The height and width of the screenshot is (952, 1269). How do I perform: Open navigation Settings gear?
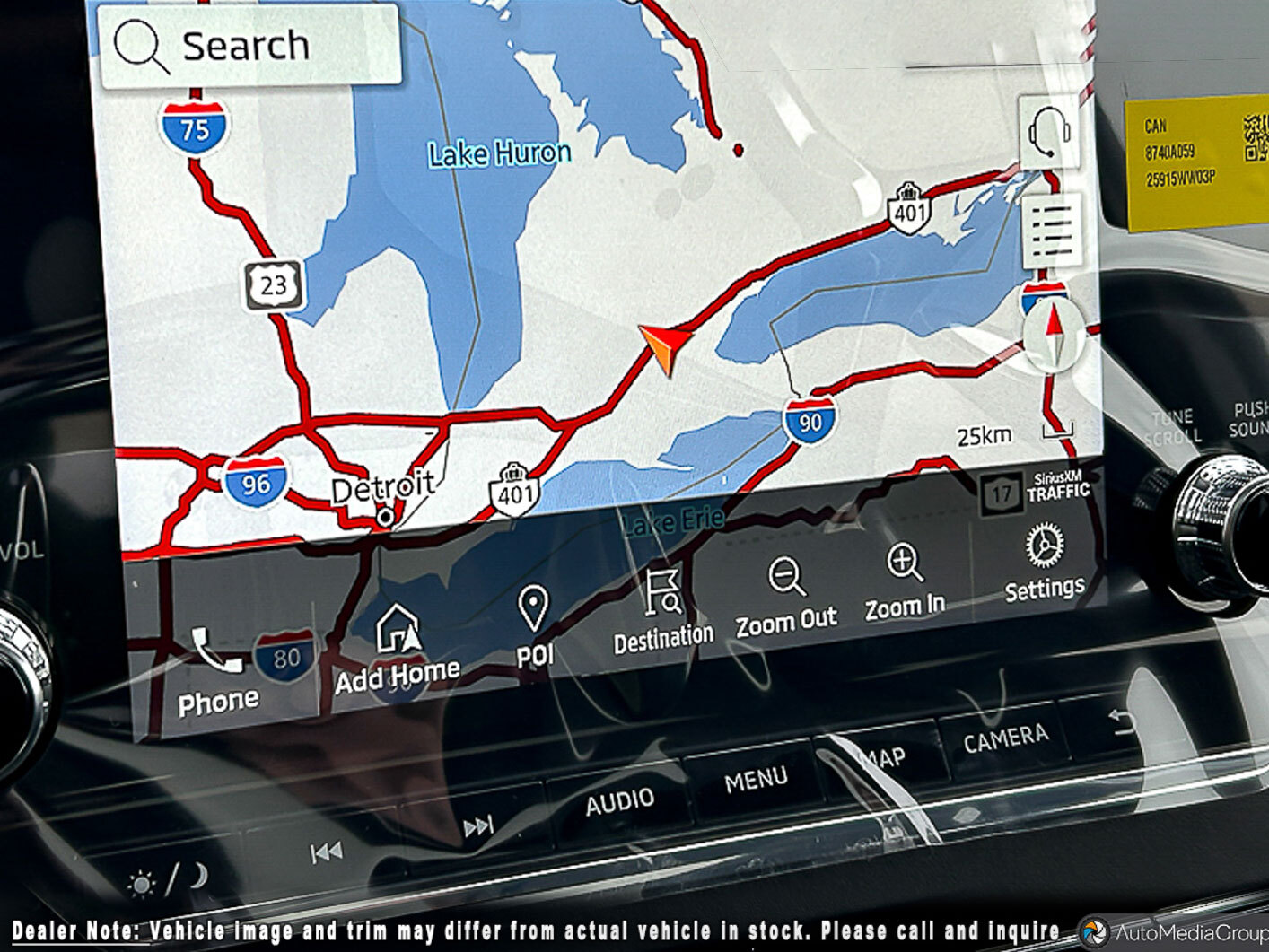point(1045,562)
